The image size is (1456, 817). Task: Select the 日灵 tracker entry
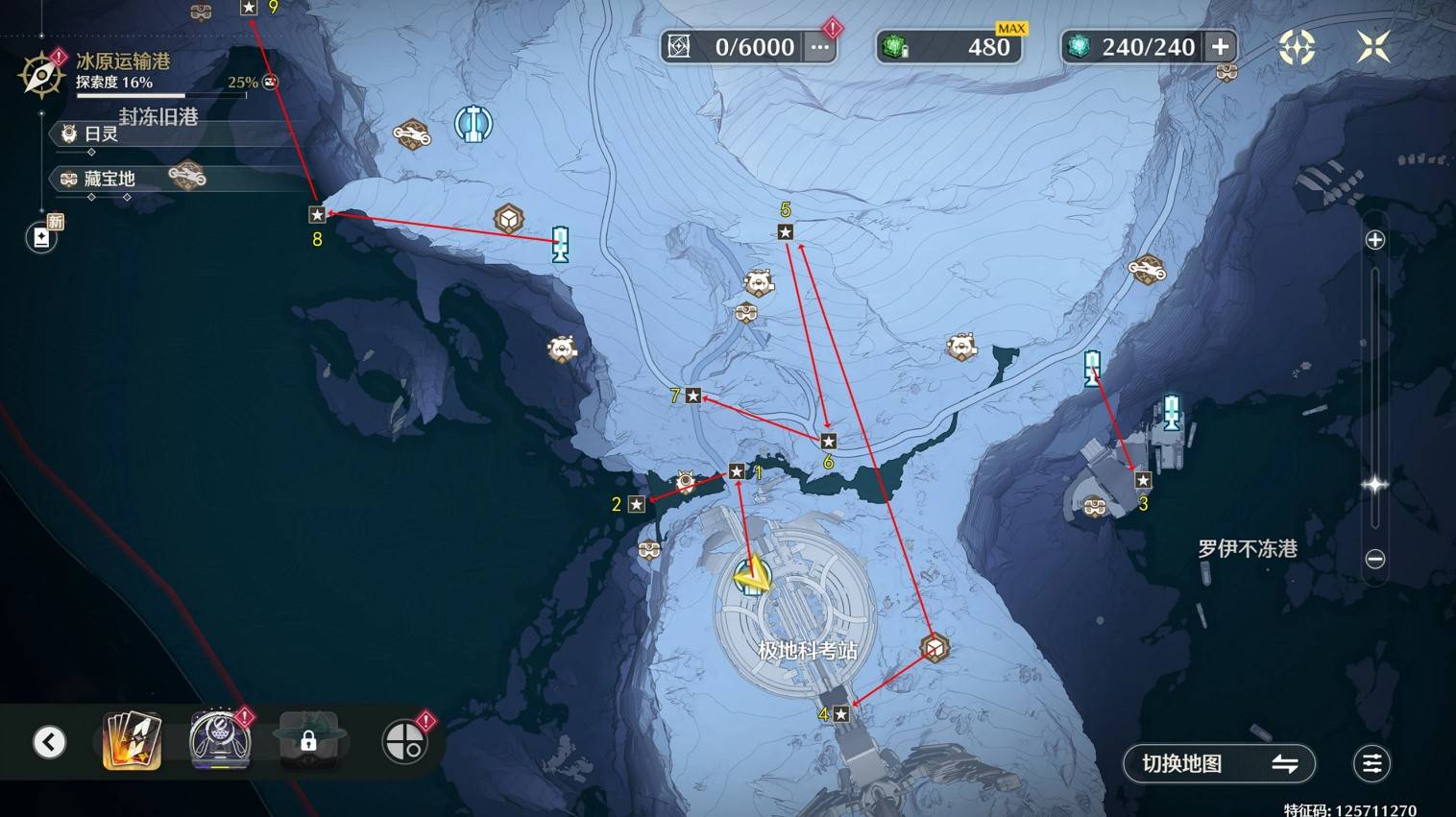[x=101, y=133]
